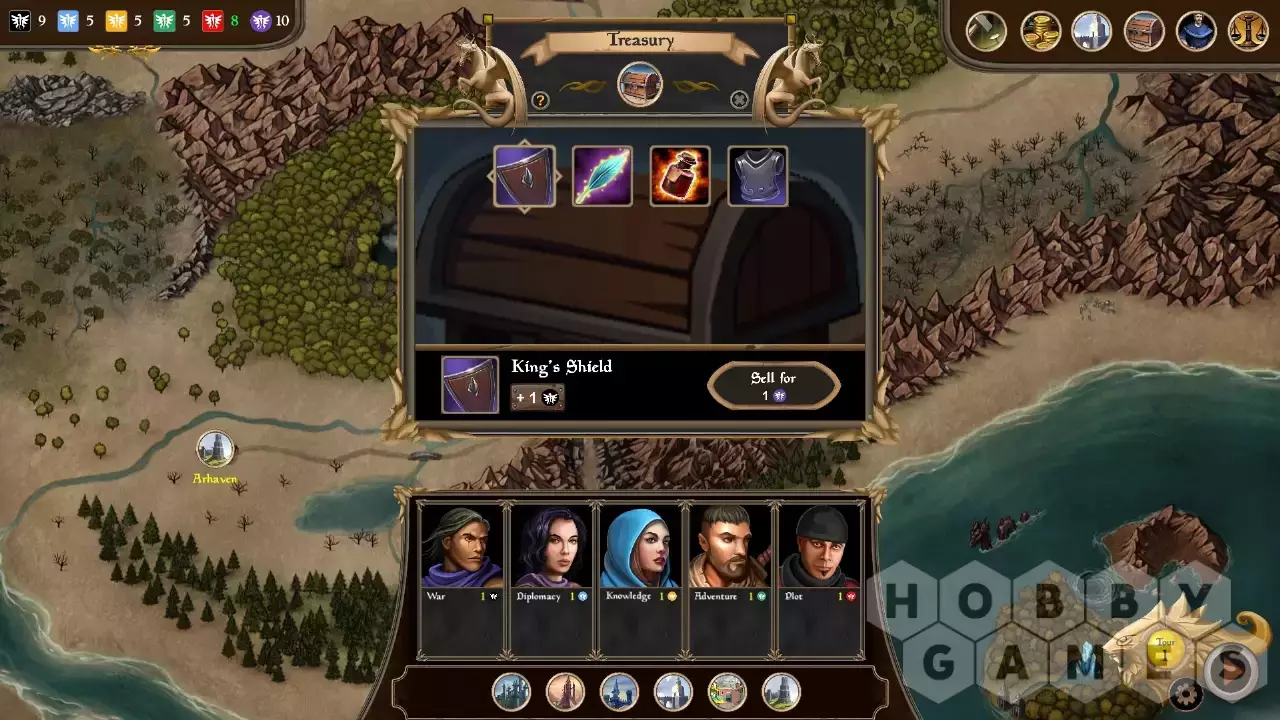This screenshot has width=1280, height=720.
Task: Select the War advisor card
Action: point(461,578)
